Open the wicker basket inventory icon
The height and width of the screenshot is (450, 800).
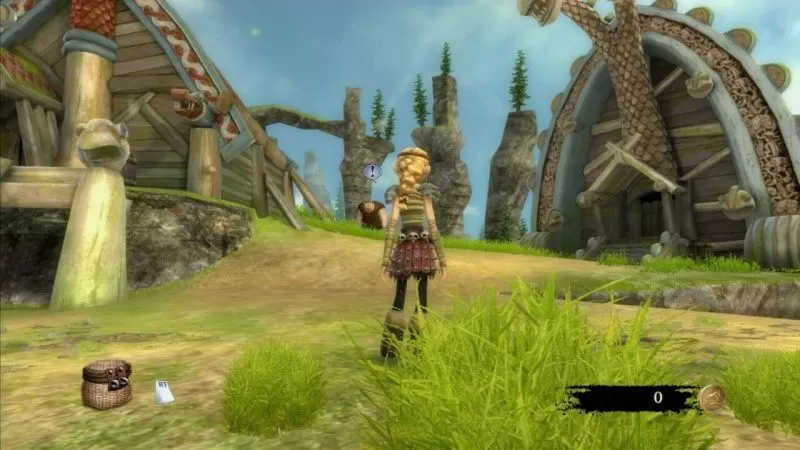tap(107, 384)
